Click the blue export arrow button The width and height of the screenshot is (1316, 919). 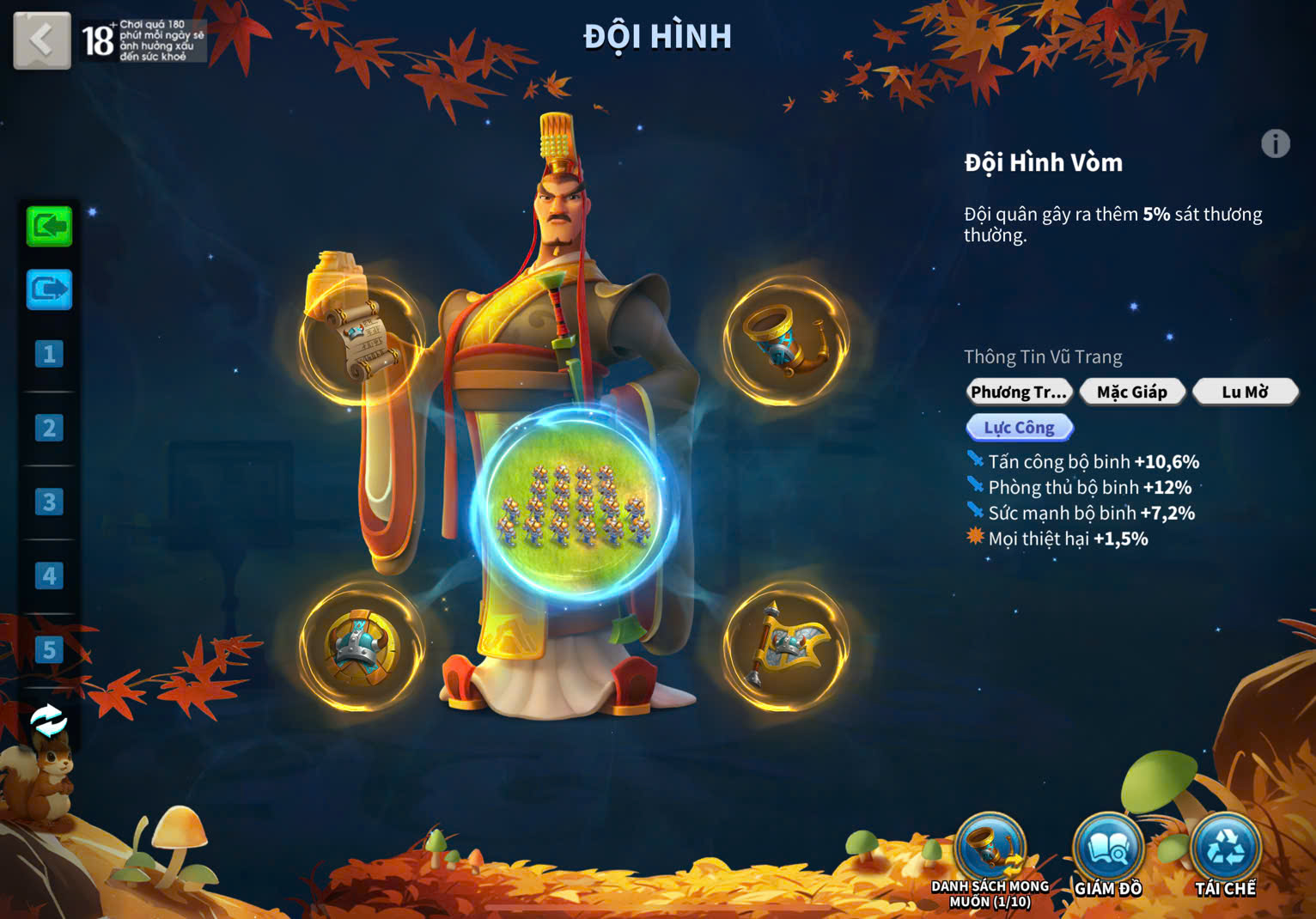point(49,289)
